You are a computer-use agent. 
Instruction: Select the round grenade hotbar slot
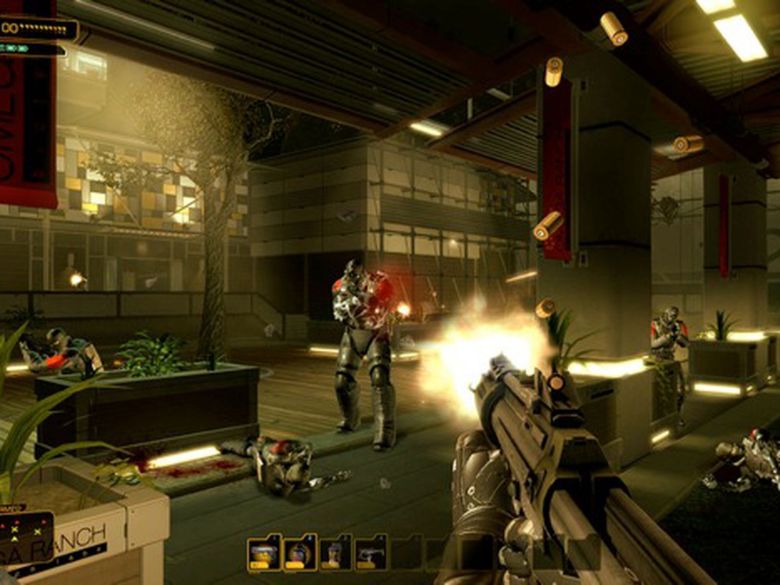click(x=300, y=553)
